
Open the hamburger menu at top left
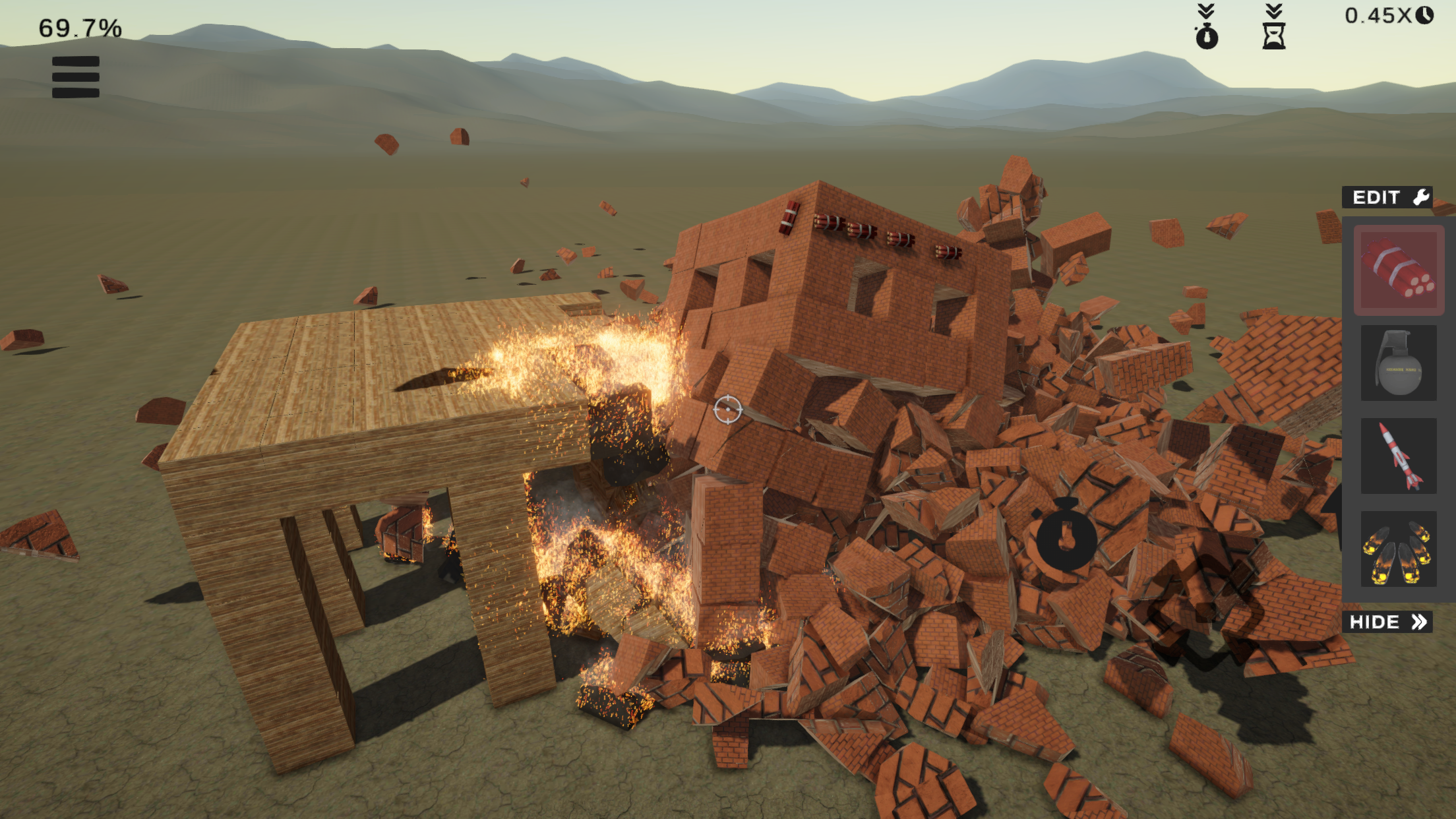click(x=76, y=76)
